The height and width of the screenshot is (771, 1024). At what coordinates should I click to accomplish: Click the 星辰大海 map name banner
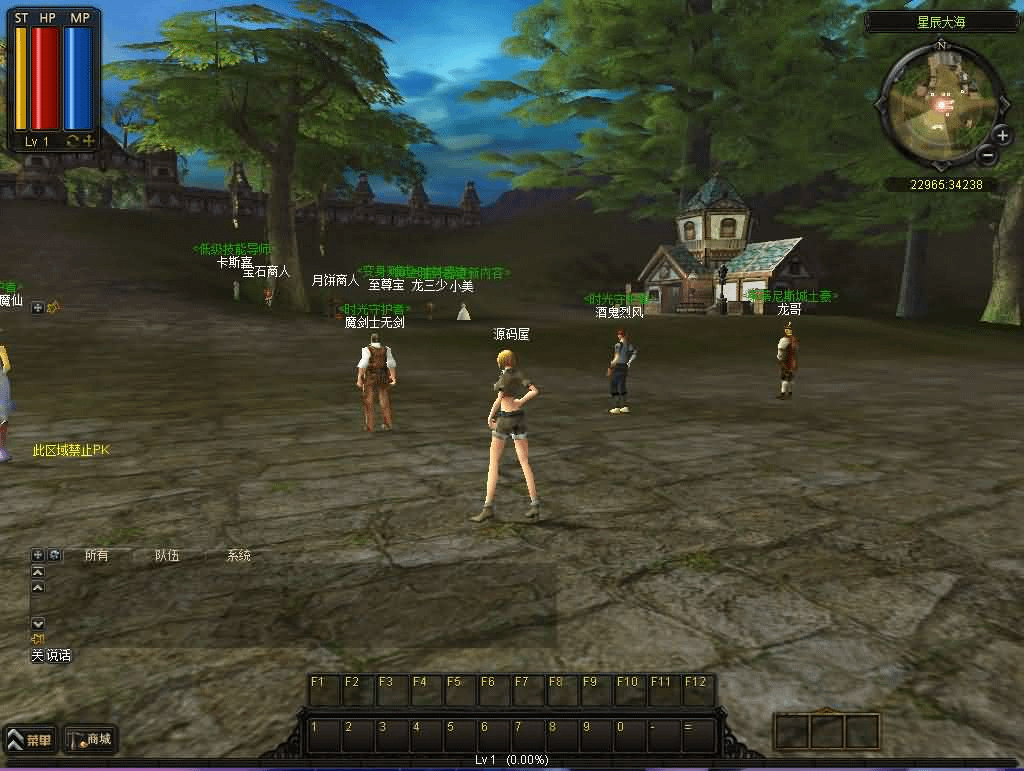(940, 22)
